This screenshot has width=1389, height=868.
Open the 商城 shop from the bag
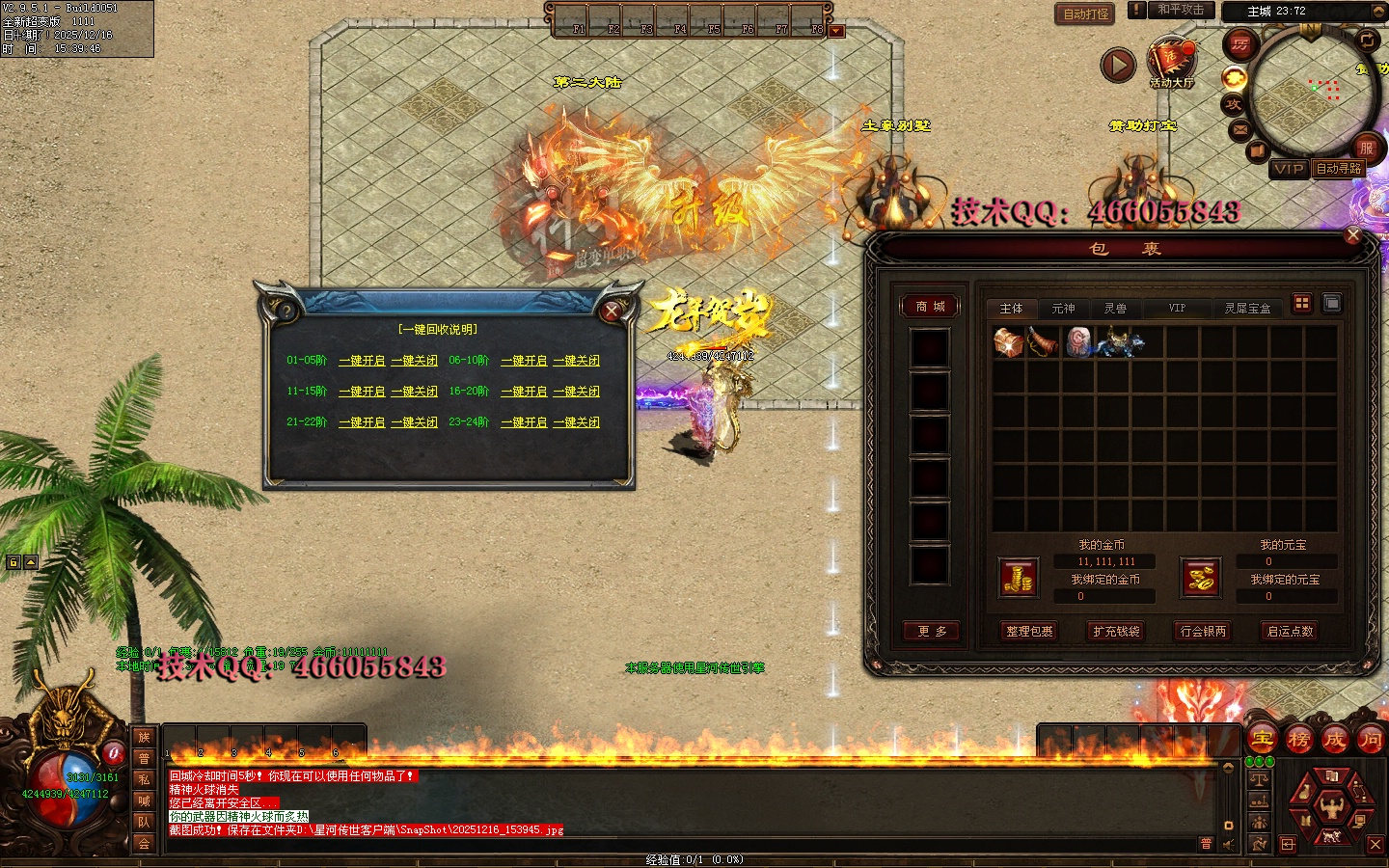pyautogui.click(x=930, y=307)
